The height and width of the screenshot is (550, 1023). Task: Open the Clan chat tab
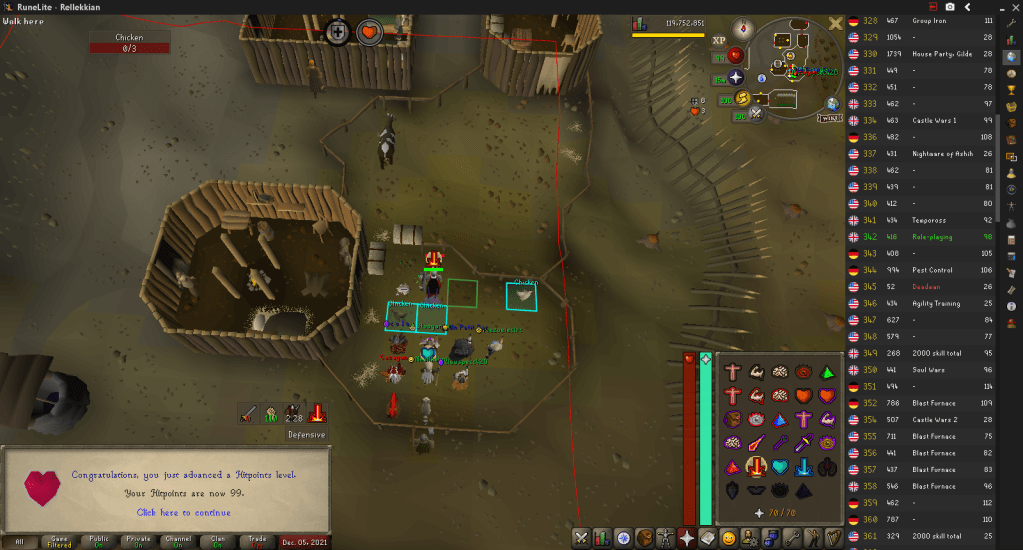217,540
